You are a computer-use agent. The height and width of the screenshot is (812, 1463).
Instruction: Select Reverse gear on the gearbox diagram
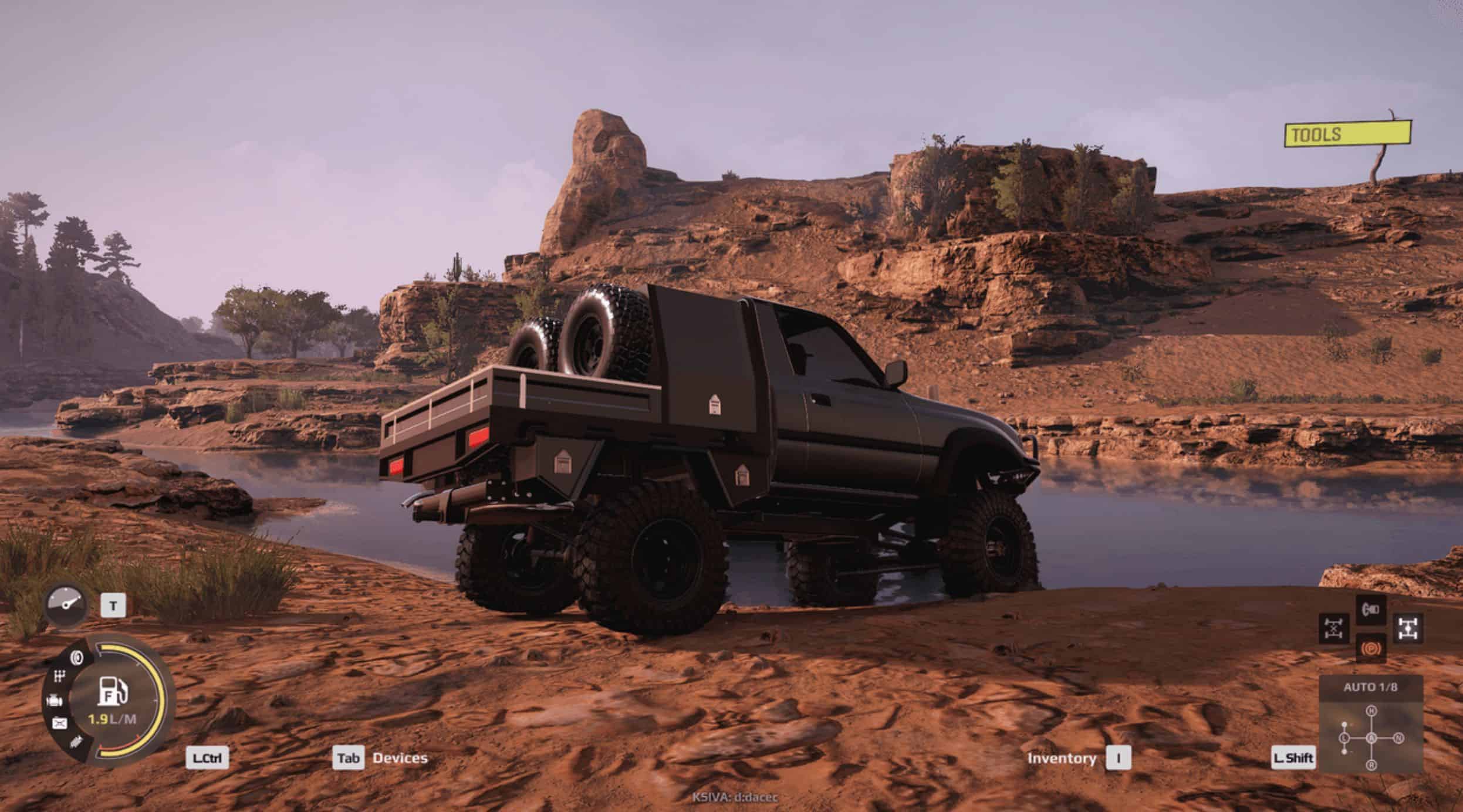[x=1371, y=764]
